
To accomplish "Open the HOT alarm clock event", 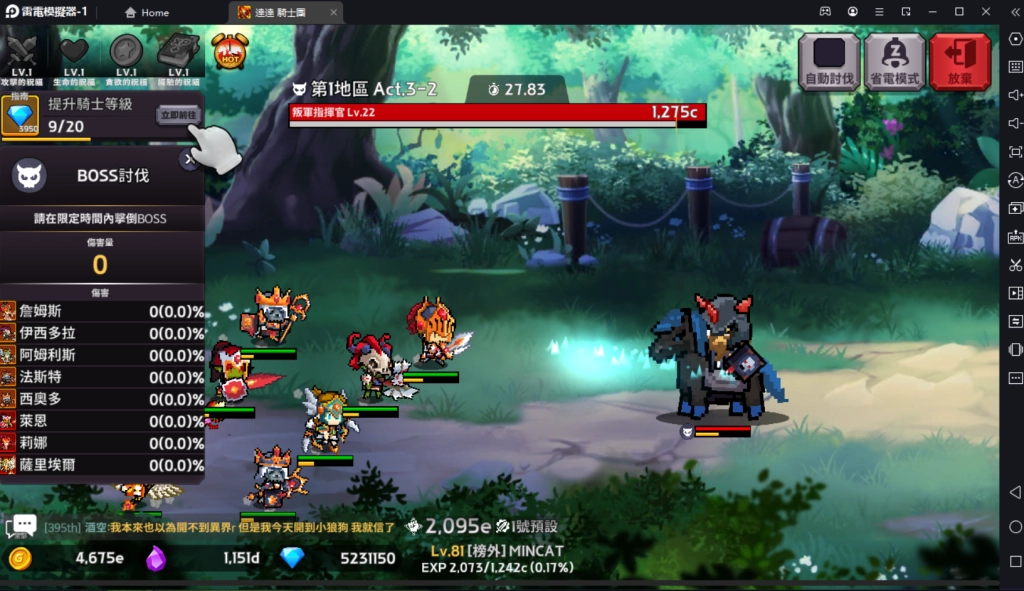I will coord(229,51).
